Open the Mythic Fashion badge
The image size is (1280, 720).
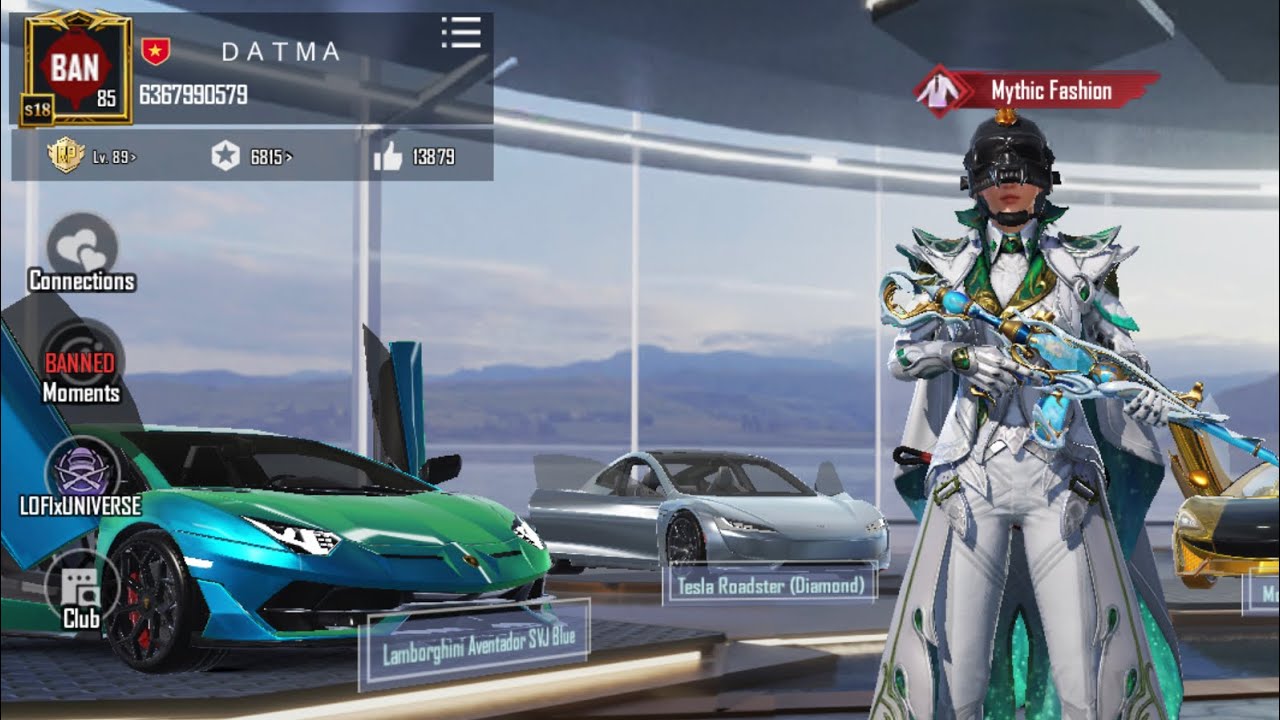tap(1038, 92)
